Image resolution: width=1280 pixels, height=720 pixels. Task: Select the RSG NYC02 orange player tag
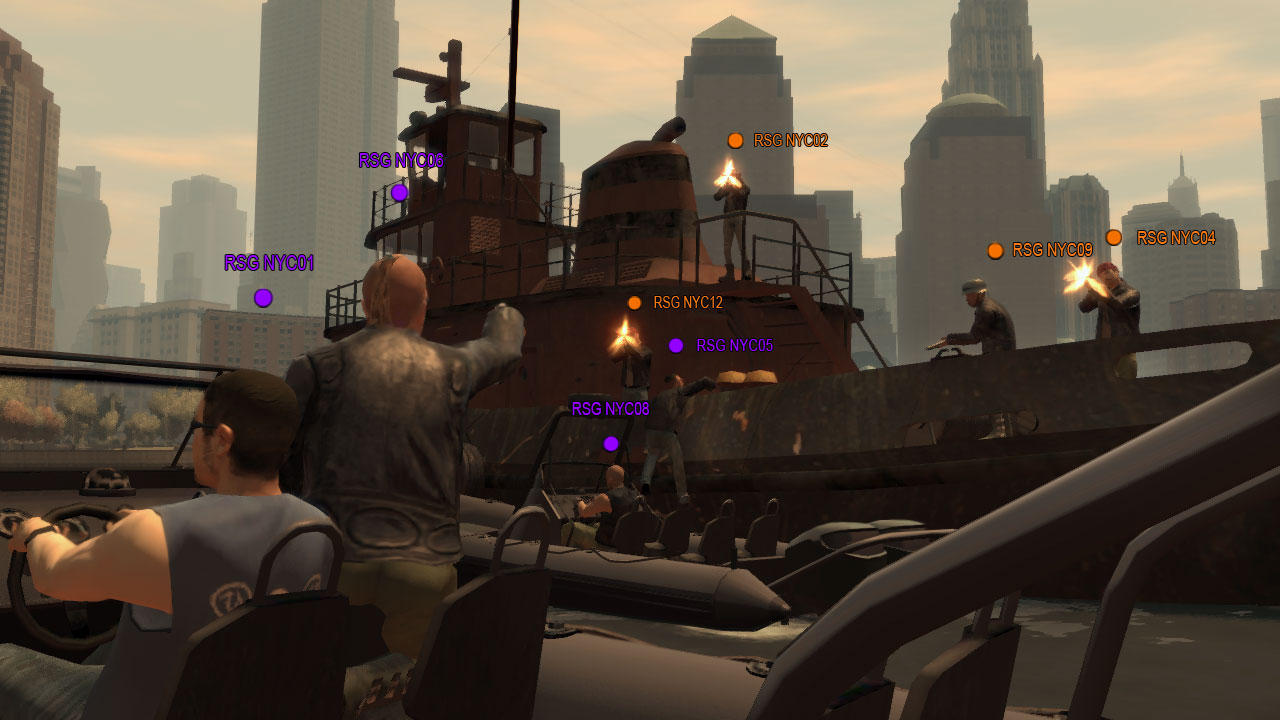coord(790,141)
